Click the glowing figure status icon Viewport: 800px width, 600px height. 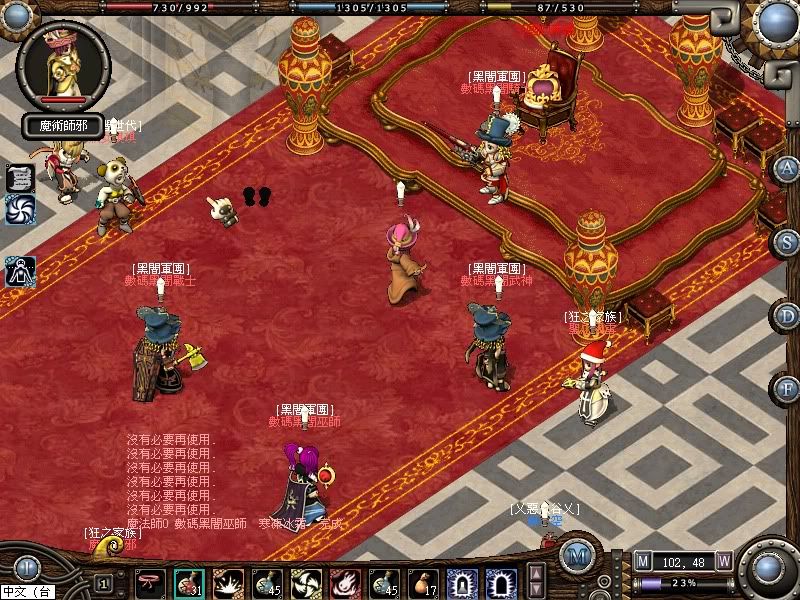20,270
